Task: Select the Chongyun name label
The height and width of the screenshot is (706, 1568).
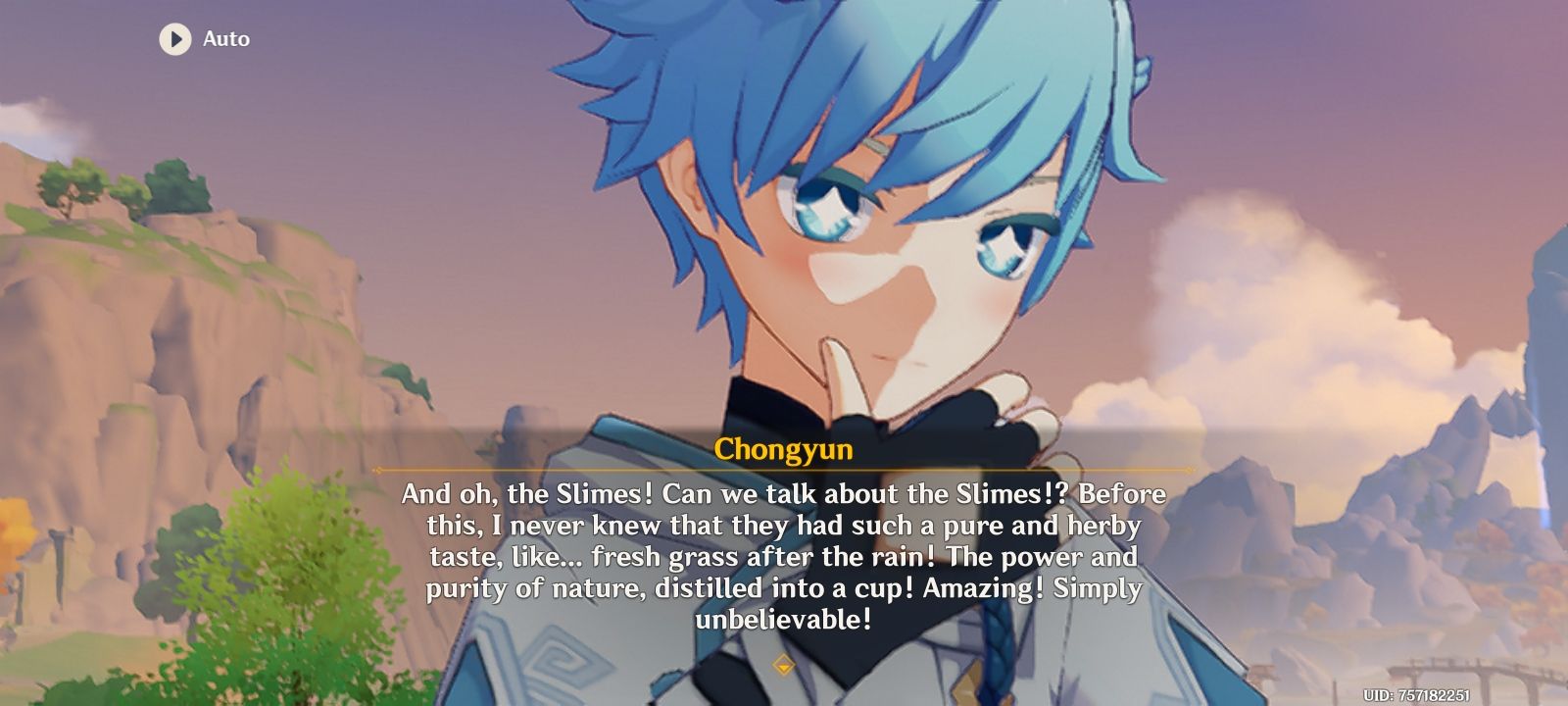Action: click(784, 450)
